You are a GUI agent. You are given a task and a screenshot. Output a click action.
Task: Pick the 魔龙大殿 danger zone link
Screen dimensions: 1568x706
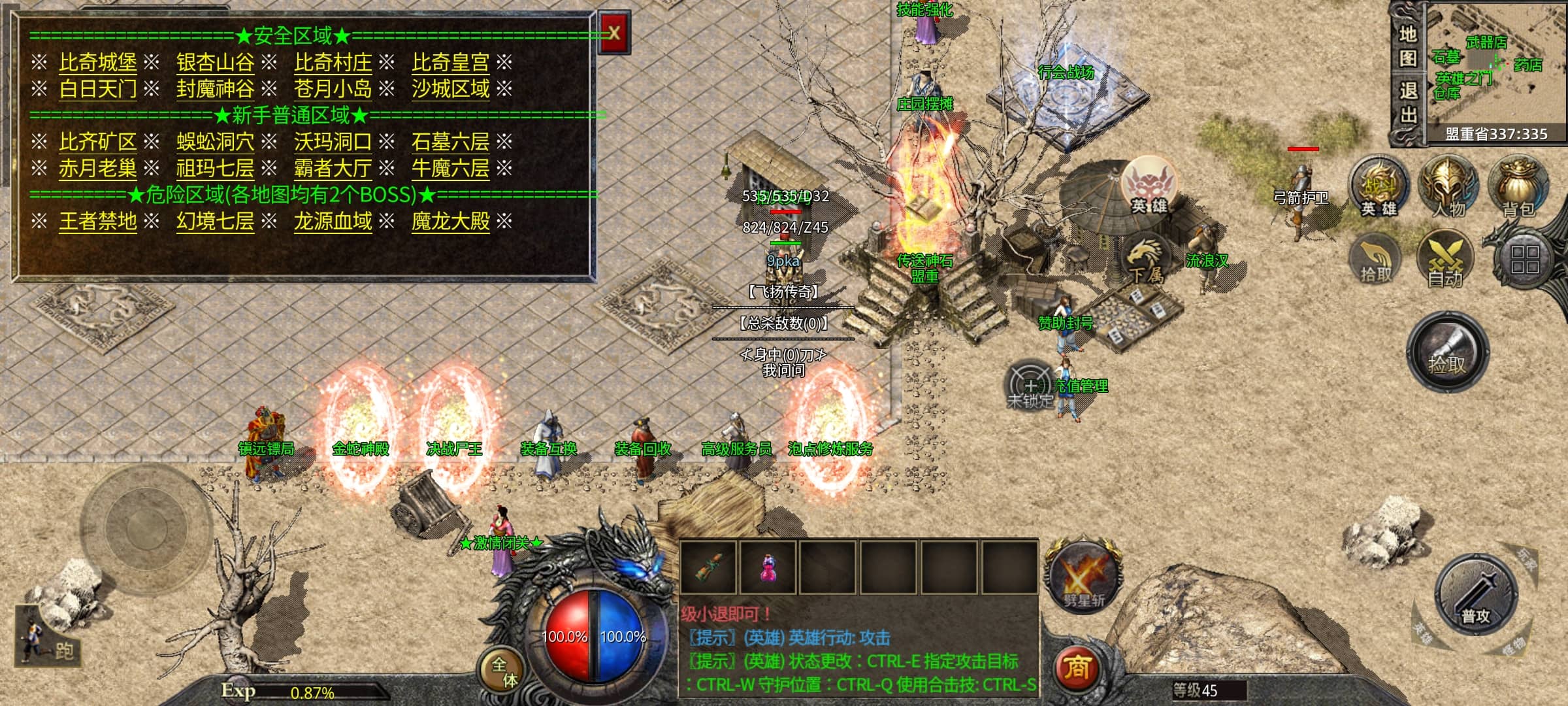[450, 222]
